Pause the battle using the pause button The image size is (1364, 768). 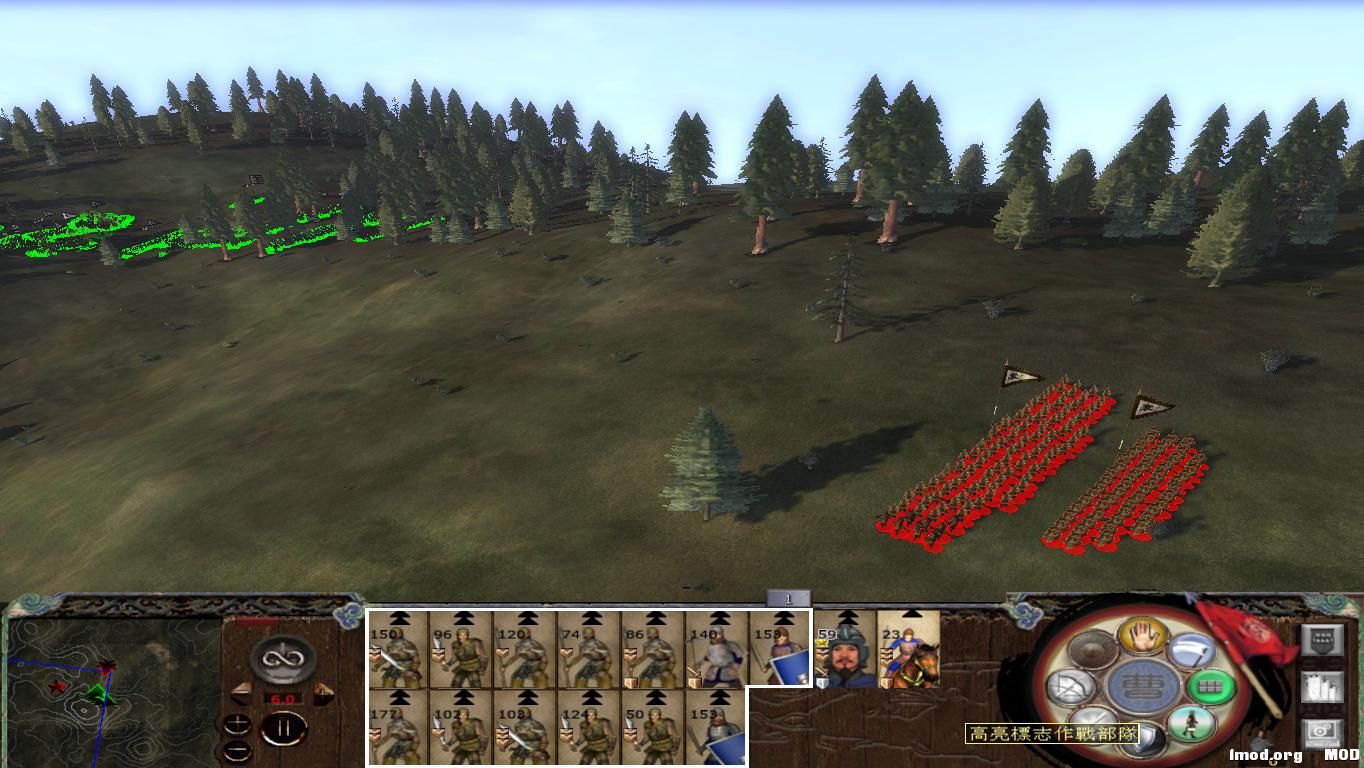pyautogui.click(x=285, y=727)
